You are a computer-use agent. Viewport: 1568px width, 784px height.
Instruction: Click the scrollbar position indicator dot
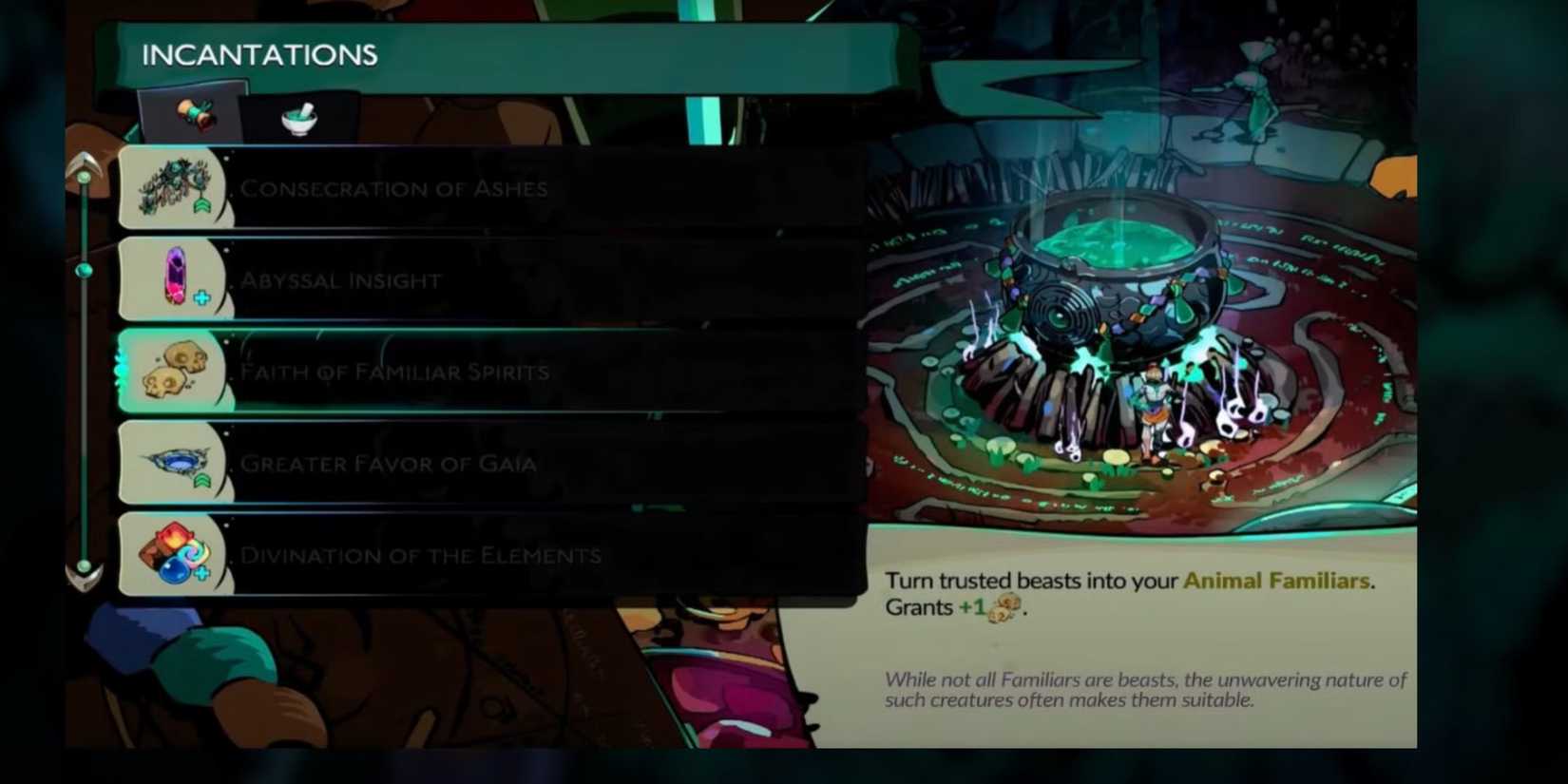(x=86, y=273)
